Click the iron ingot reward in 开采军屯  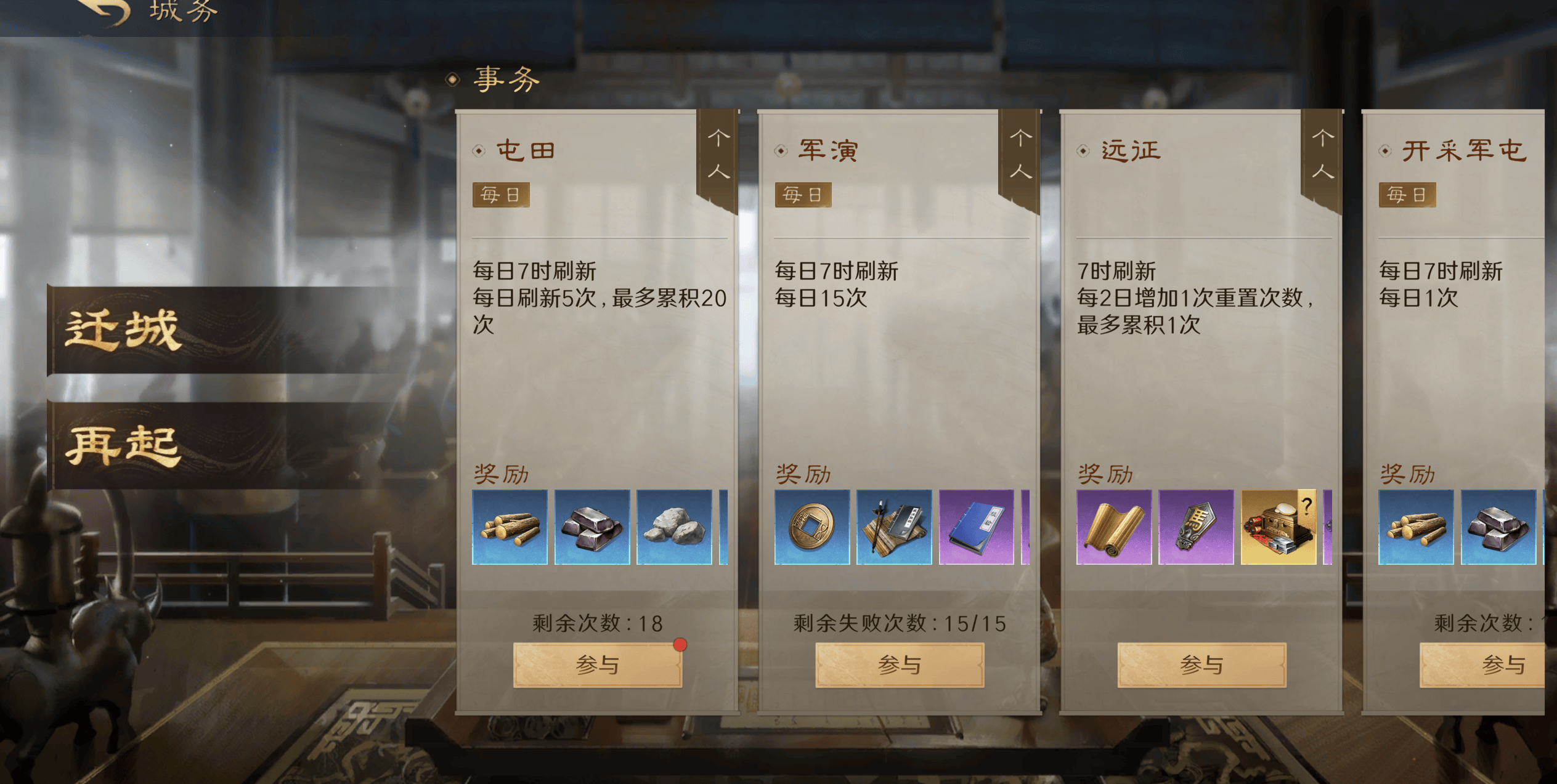(1497, 527)
